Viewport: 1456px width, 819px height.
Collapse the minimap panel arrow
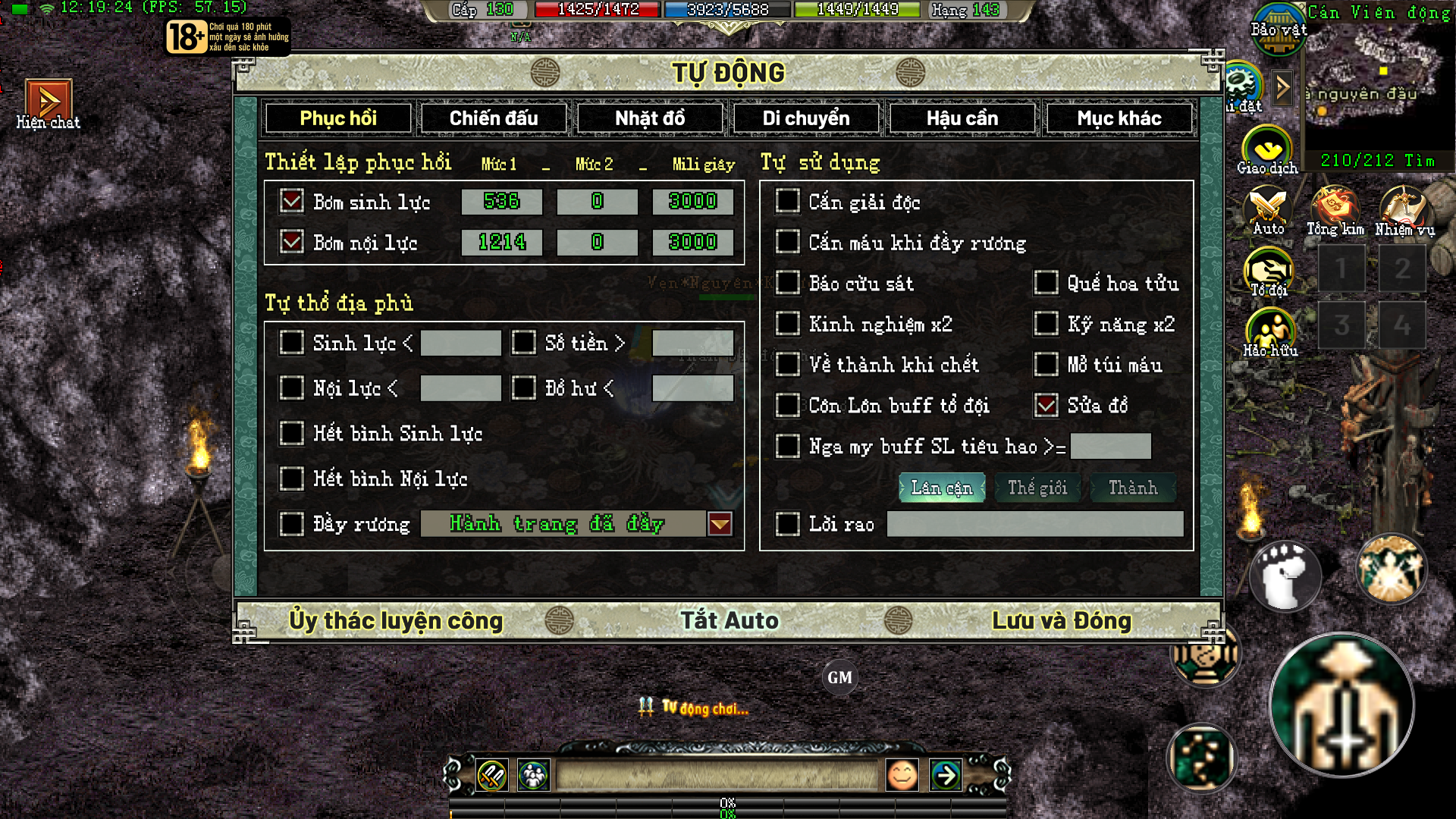coord(1283,86)
